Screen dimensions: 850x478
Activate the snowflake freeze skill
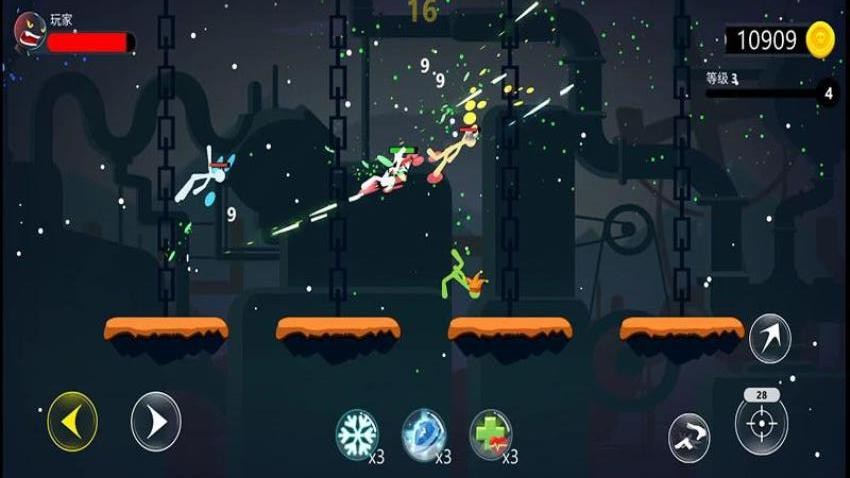tap(357, 434)
